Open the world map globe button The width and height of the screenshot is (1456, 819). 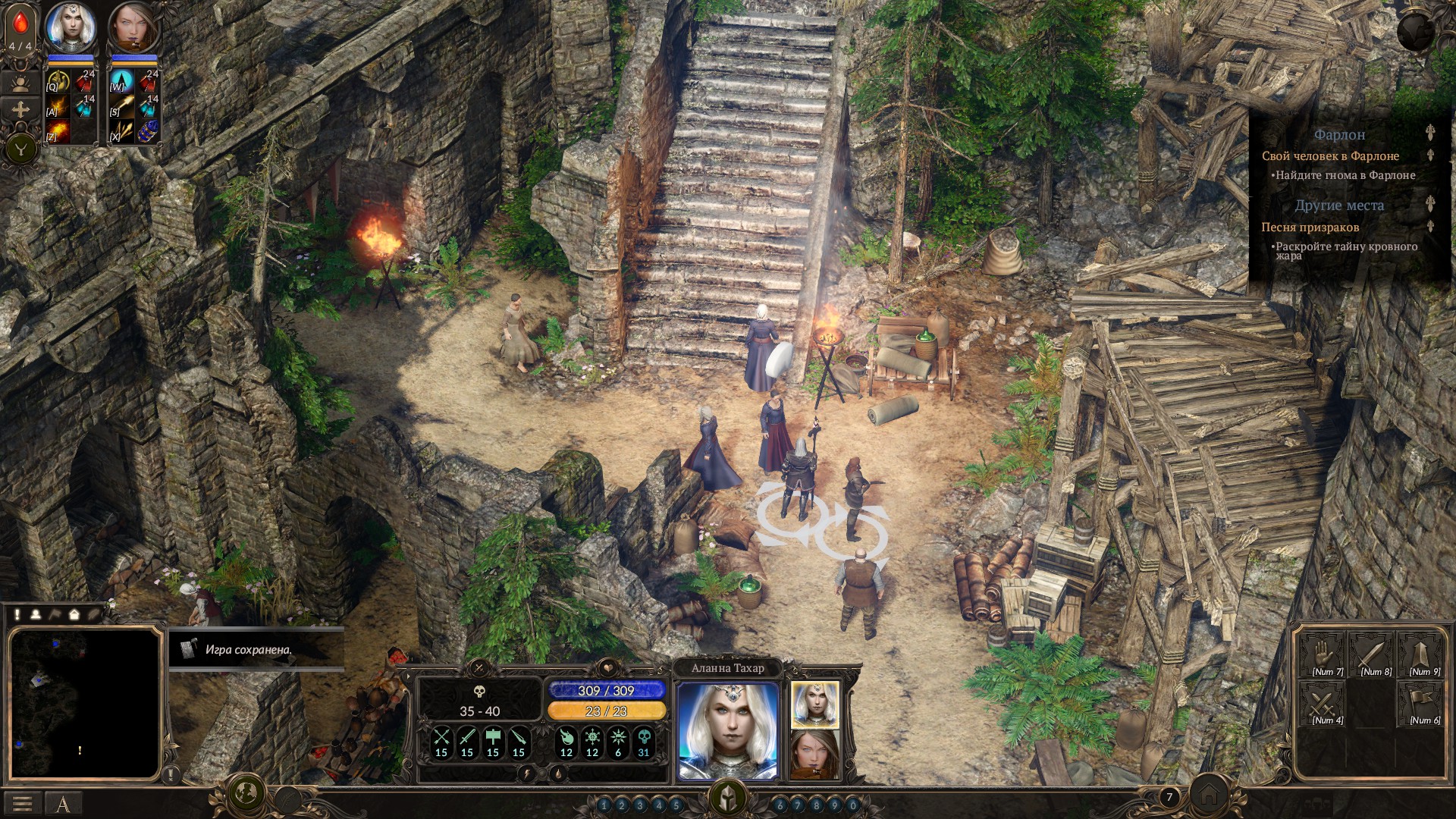coord(246,793)
